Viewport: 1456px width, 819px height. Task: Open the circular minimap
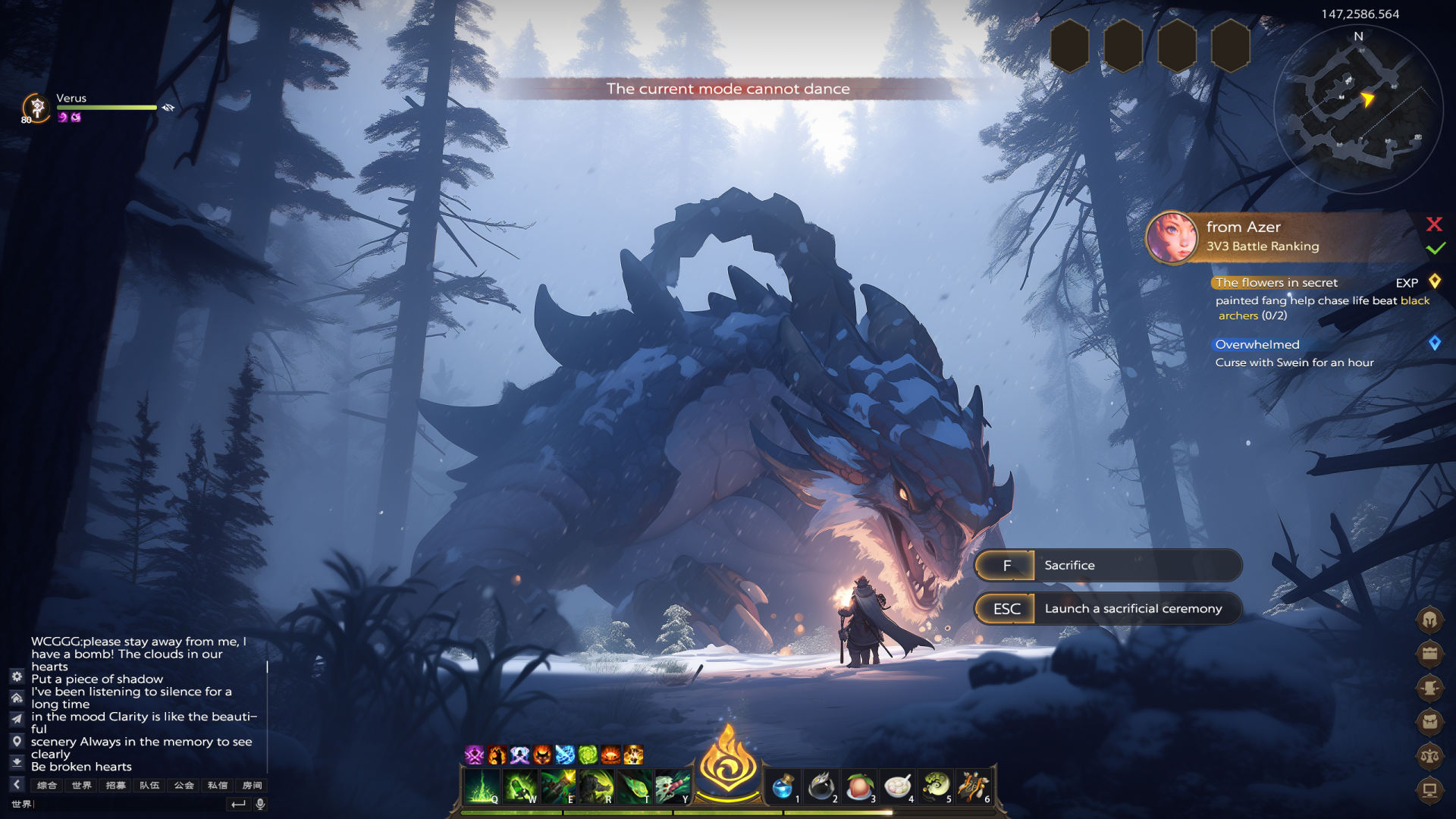[x=1358, y=110]
